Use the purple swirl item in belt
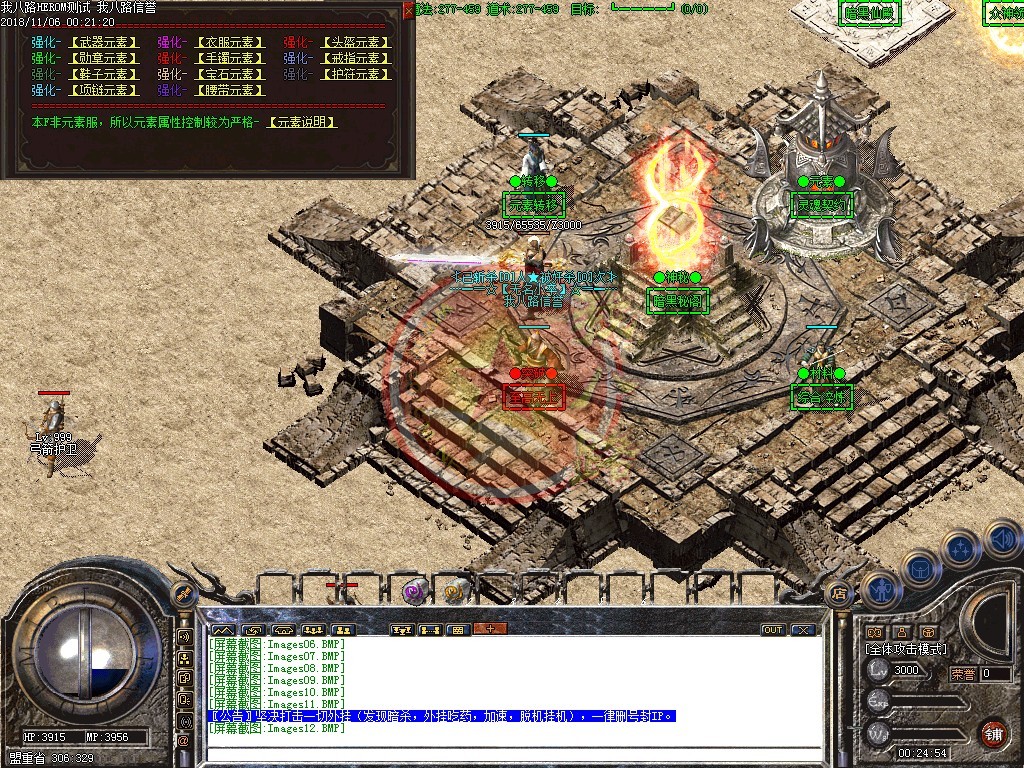1024x768 pixels. (x=413, y=592)
